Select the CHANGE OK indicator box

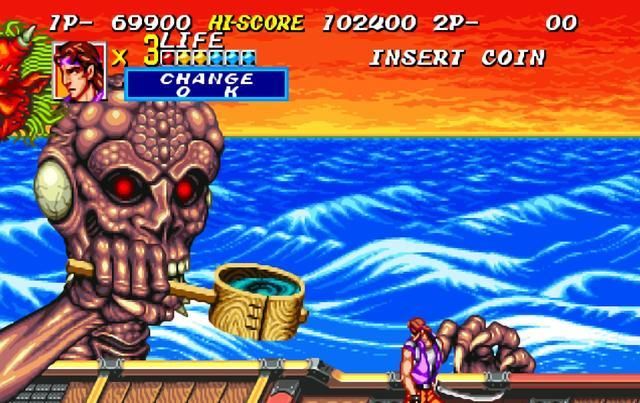(206, 84)
